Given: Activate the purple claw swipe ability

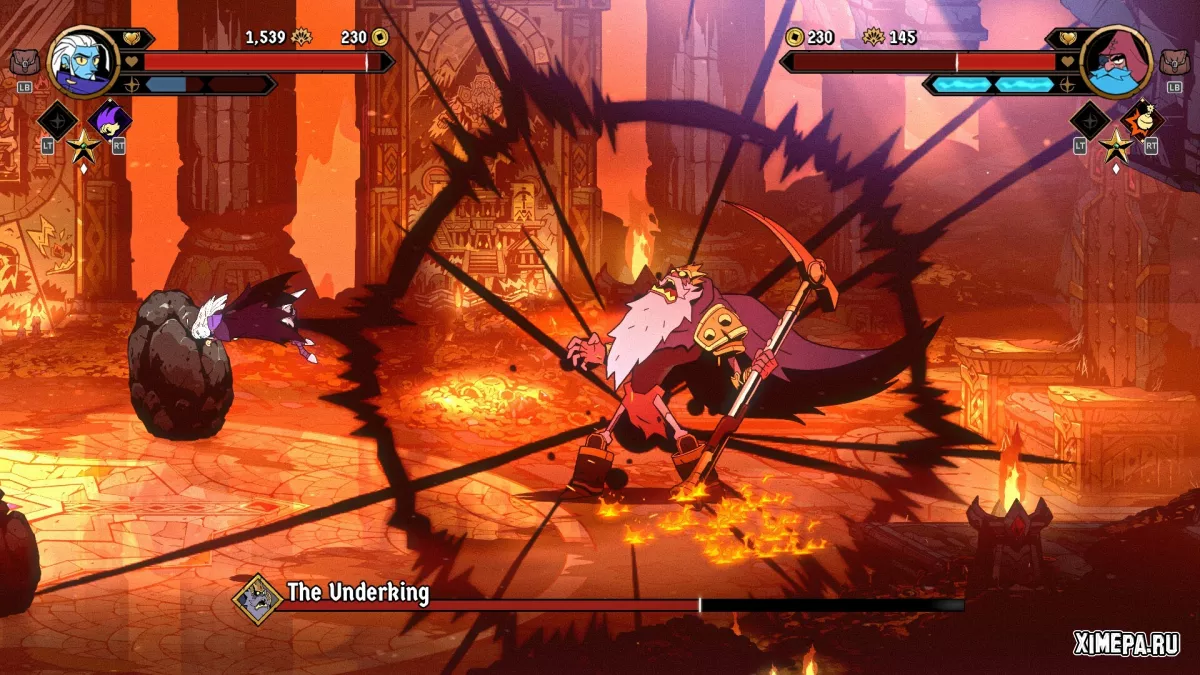Looking at the screenshot, I should pos(109,121).
